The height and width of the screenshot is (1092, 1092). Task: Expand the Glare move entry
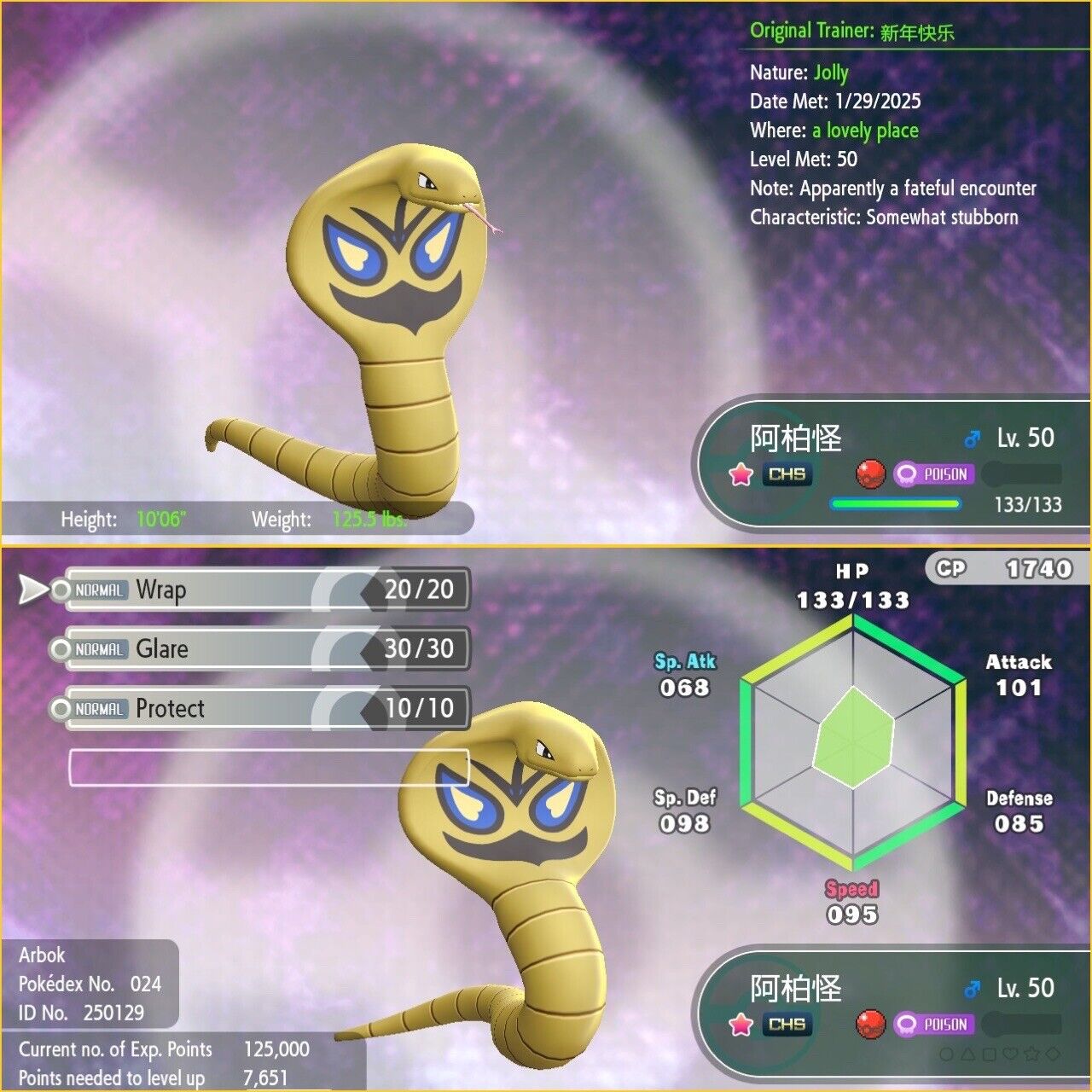[256, 649]
